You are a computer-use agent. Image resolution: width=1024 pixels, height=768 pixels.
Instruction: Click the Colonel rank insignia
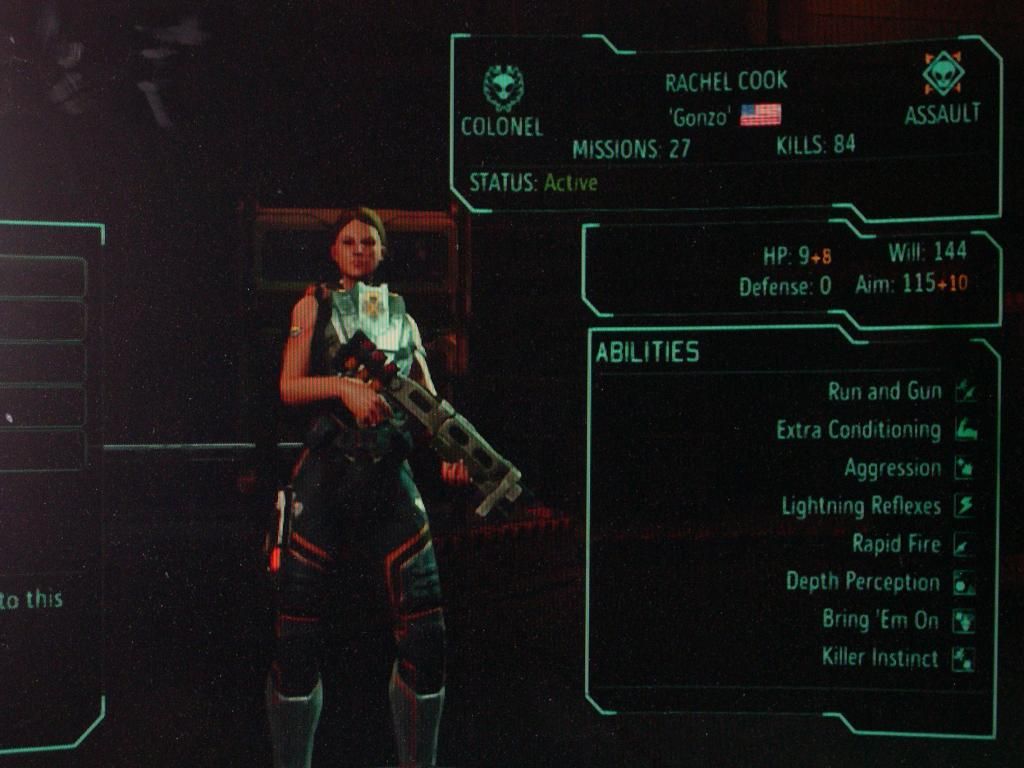click(x=502, y=88)
